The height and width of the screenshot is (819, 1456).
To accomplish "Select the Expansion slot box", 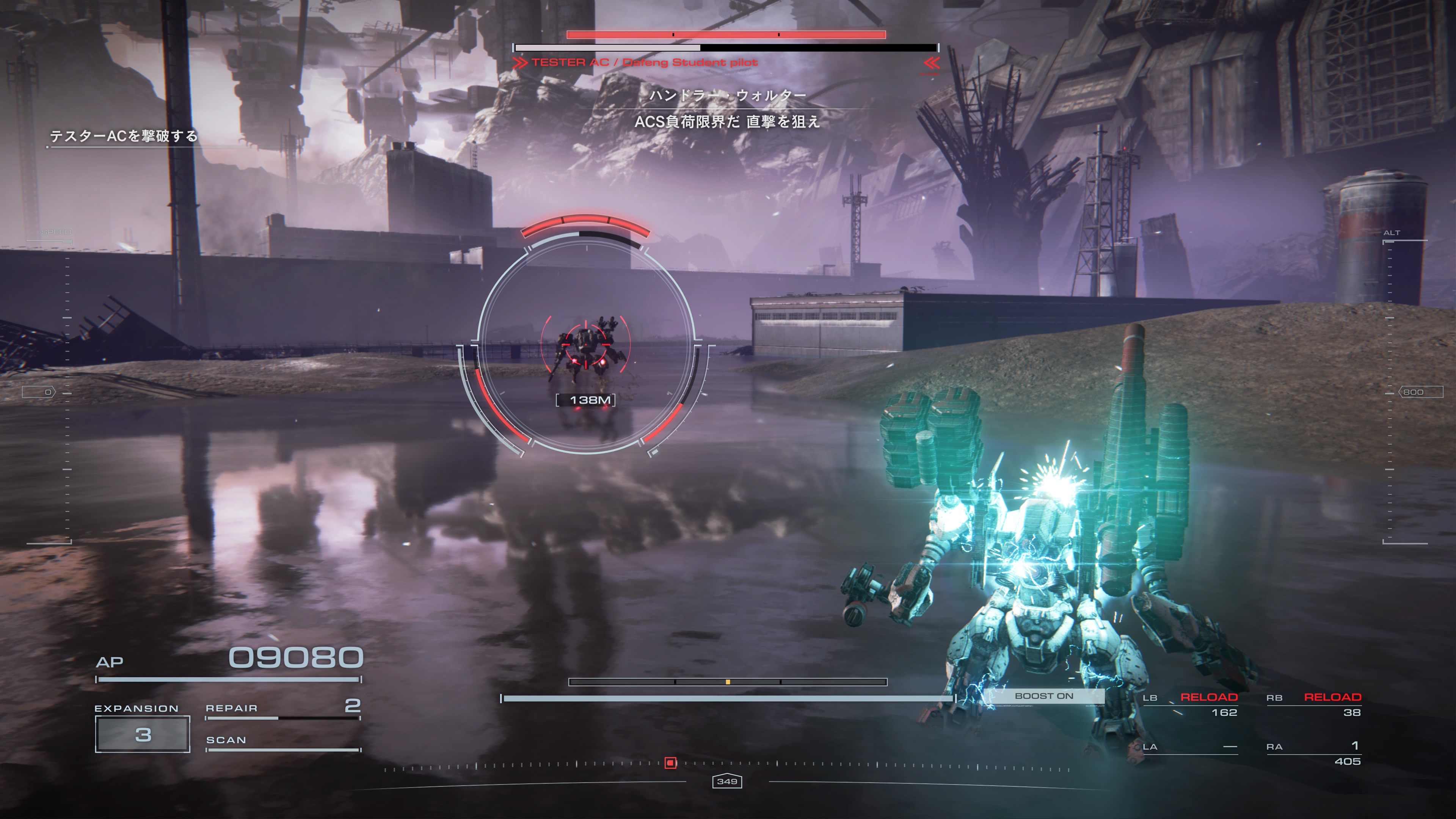I will pos(143,734).
